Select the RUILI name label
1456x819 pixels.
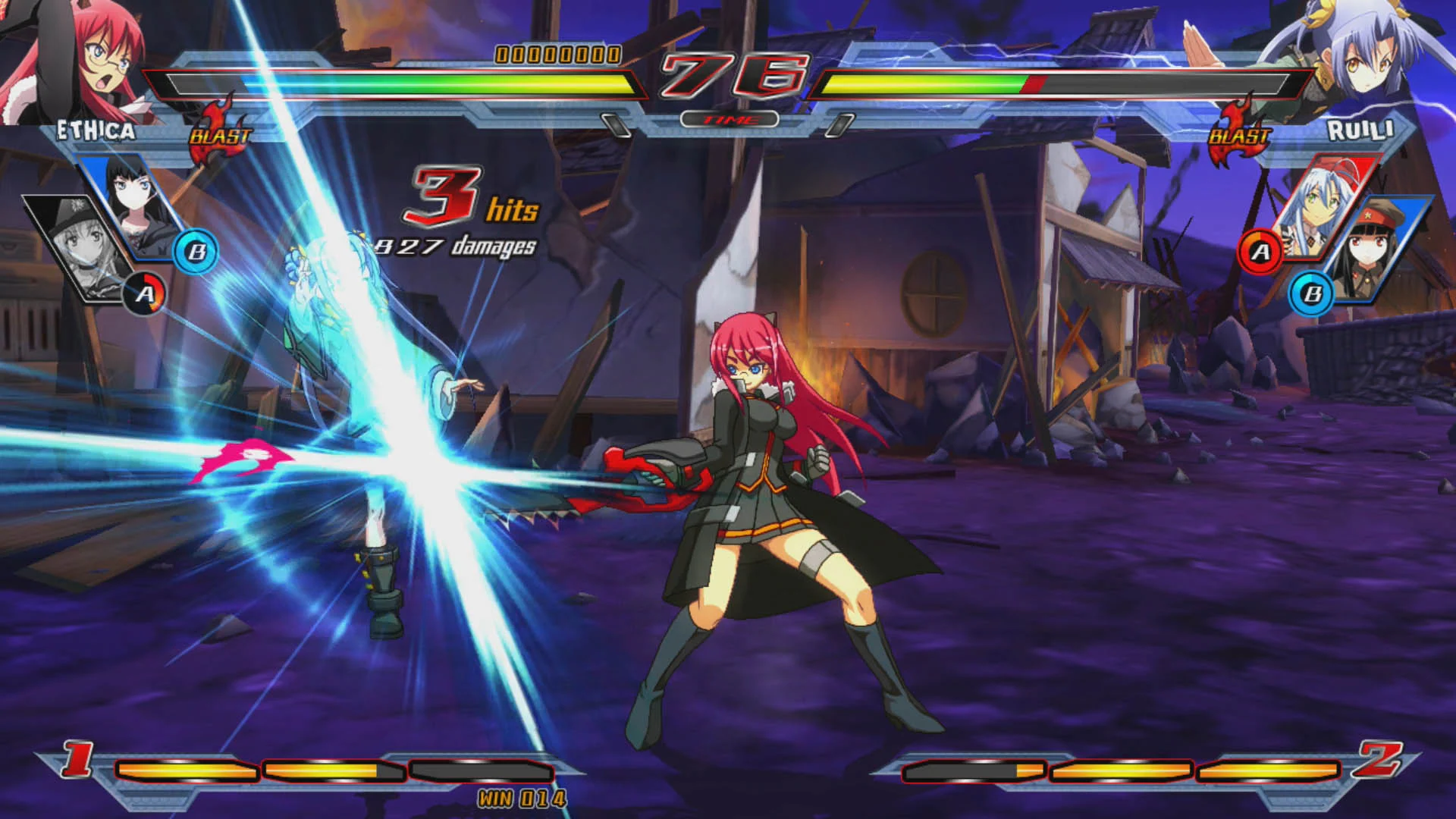pyautogui.click(x=1362, y=131)
